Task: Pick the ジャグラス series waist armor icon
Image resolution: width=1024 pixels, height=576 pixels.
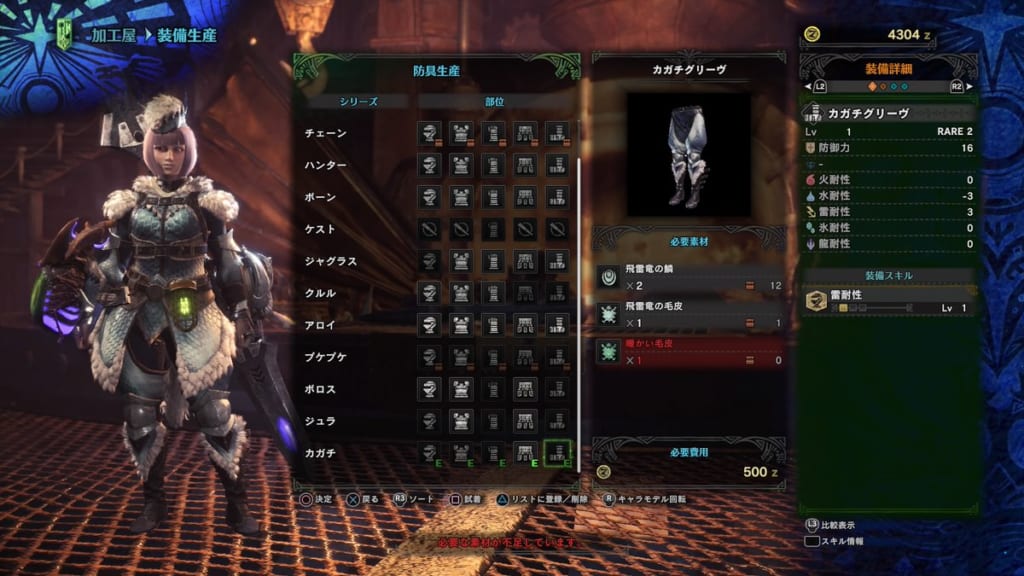Action: (525, 261)
